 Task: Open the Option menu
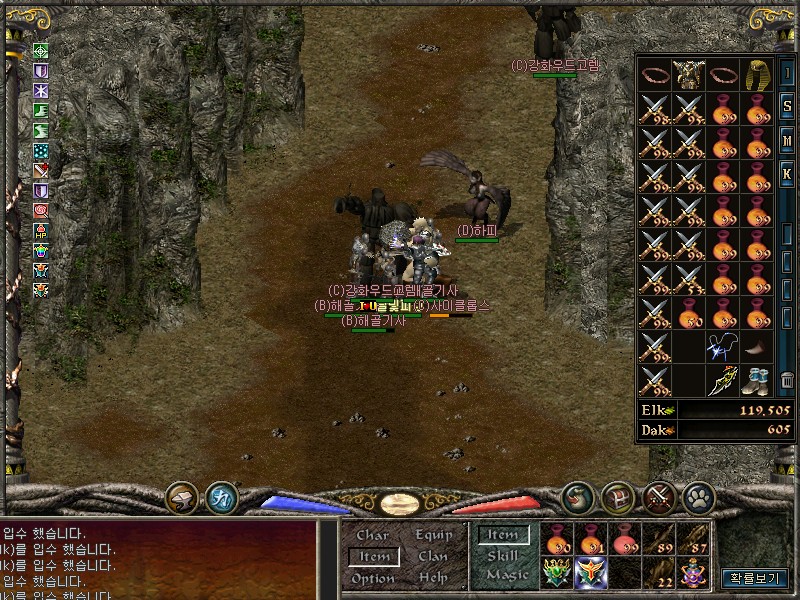372,578
